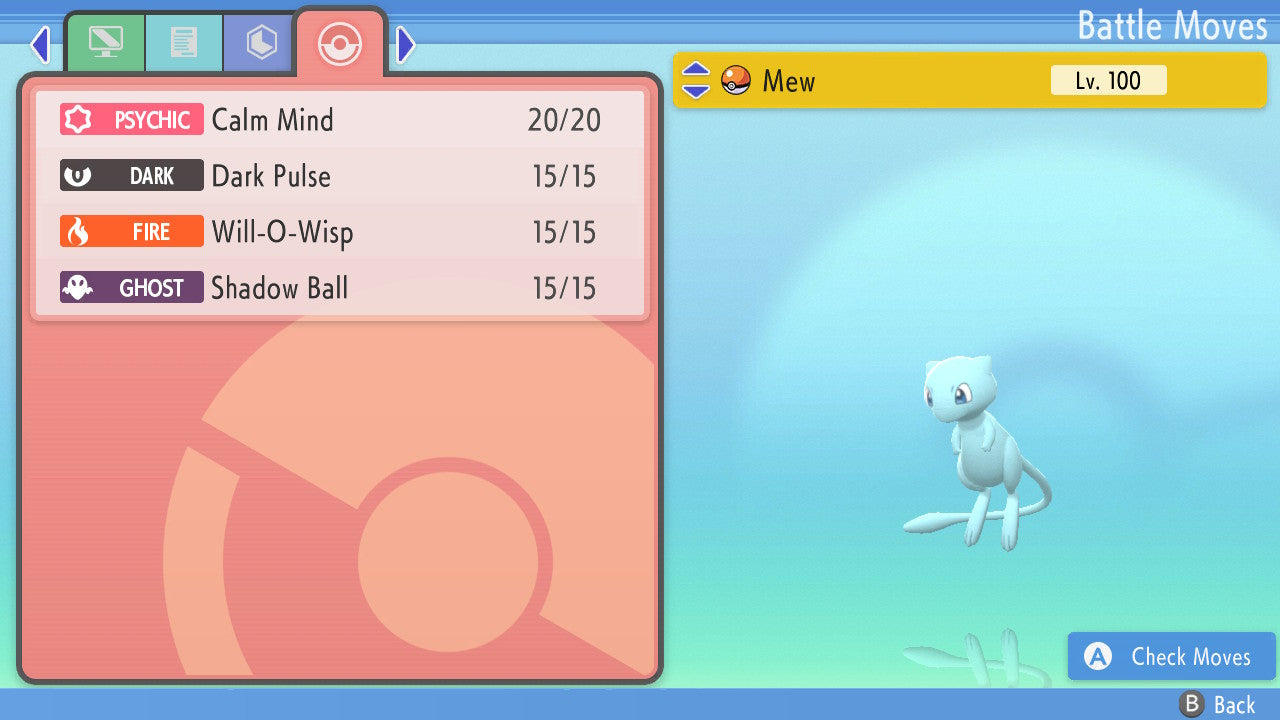Viewport: 1280px width, 720px height.
Task: Click the yellow Lv. 100 badge
Action: tap(1109, 80)
